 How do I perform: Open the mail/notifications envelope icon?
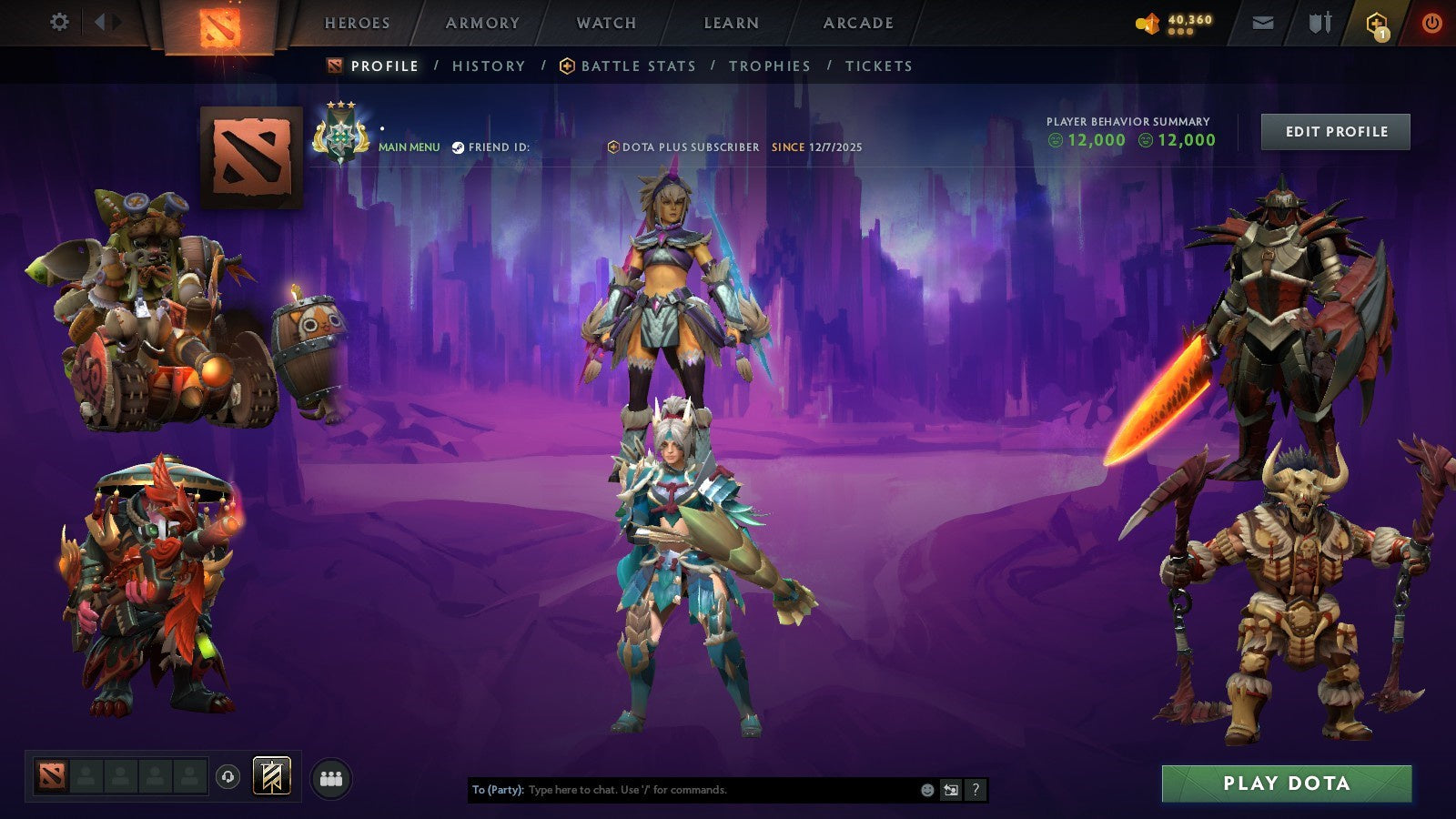pyautogui.click(x=1263, y=23)
